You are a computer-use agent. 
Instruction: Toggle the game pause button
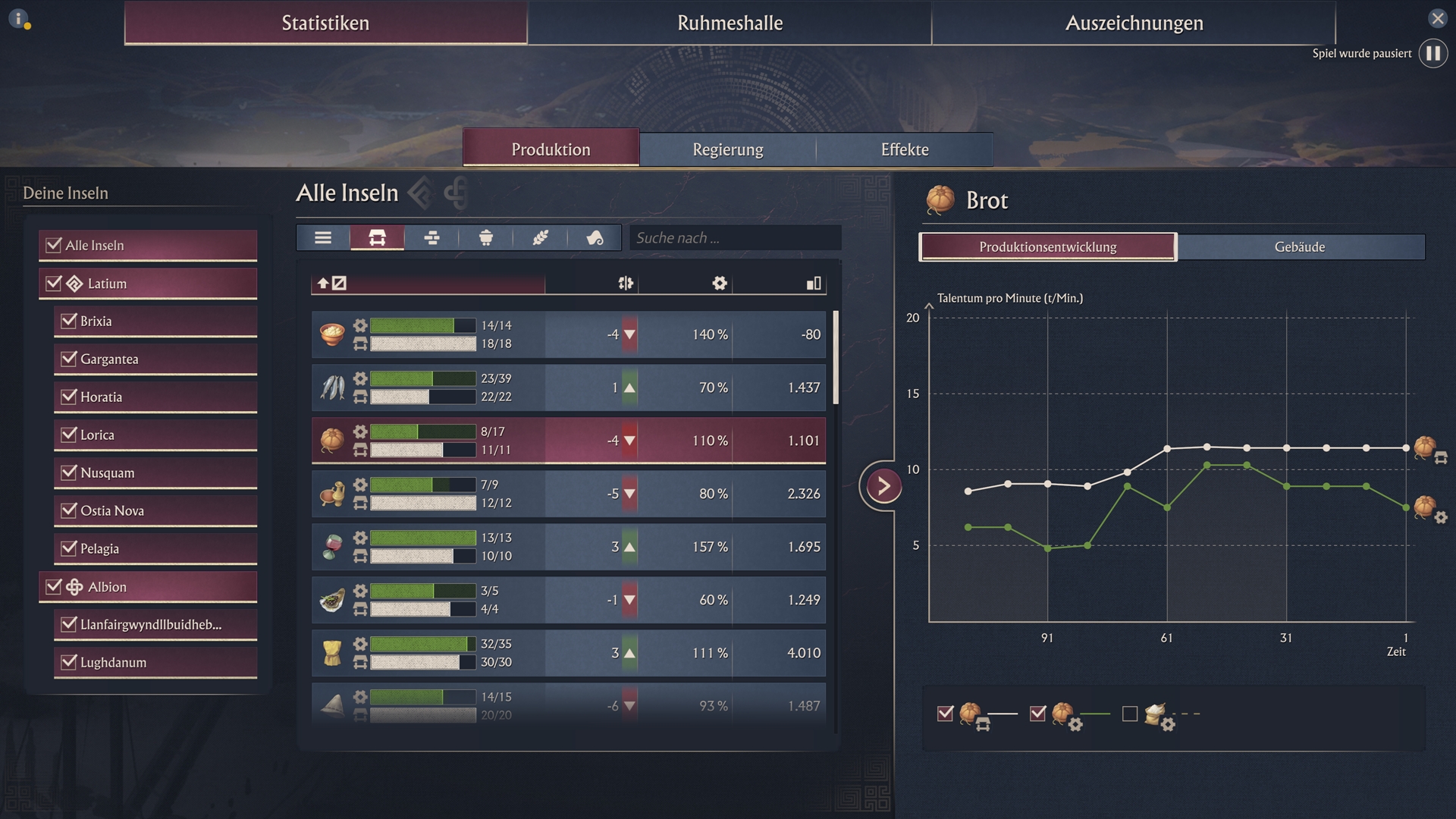1432,54
